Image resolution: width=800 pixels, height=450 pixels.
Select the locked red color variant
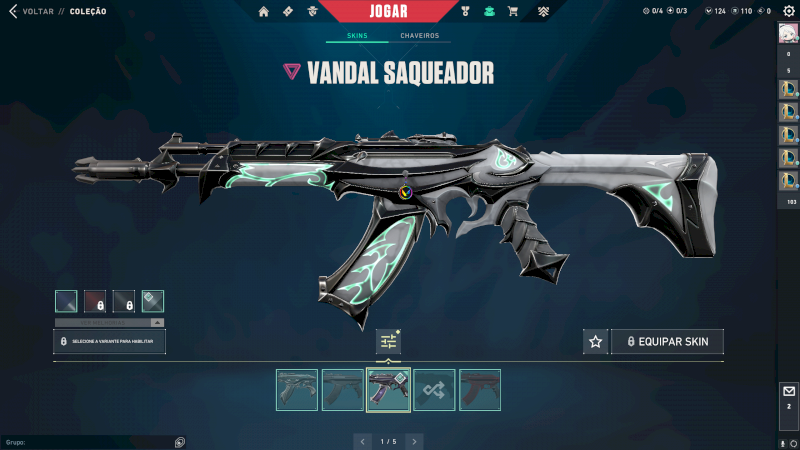click(x=95, y=301)
